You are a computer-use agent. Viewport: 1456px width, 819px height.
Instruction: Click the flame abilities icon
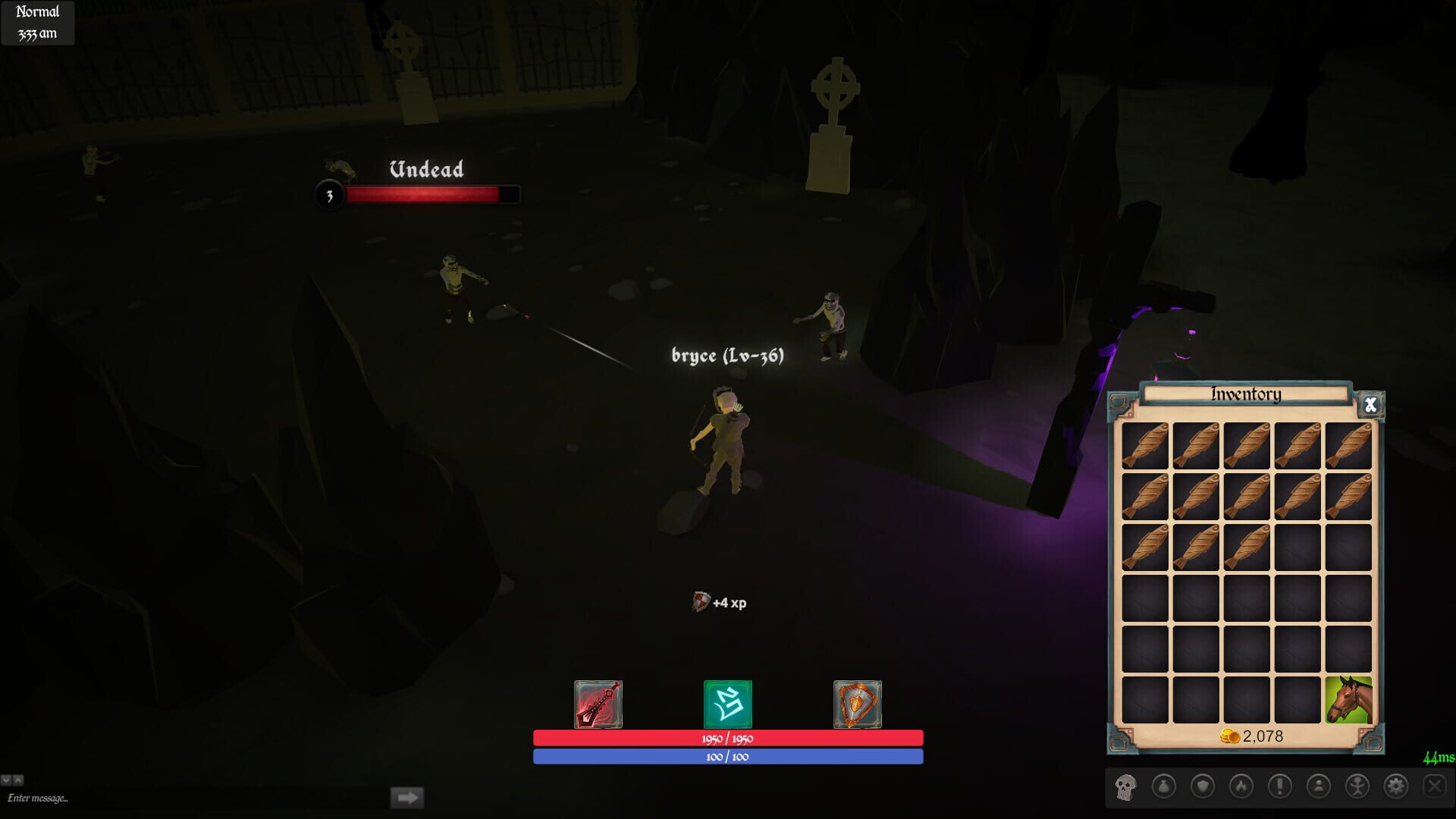[1241, 786]
